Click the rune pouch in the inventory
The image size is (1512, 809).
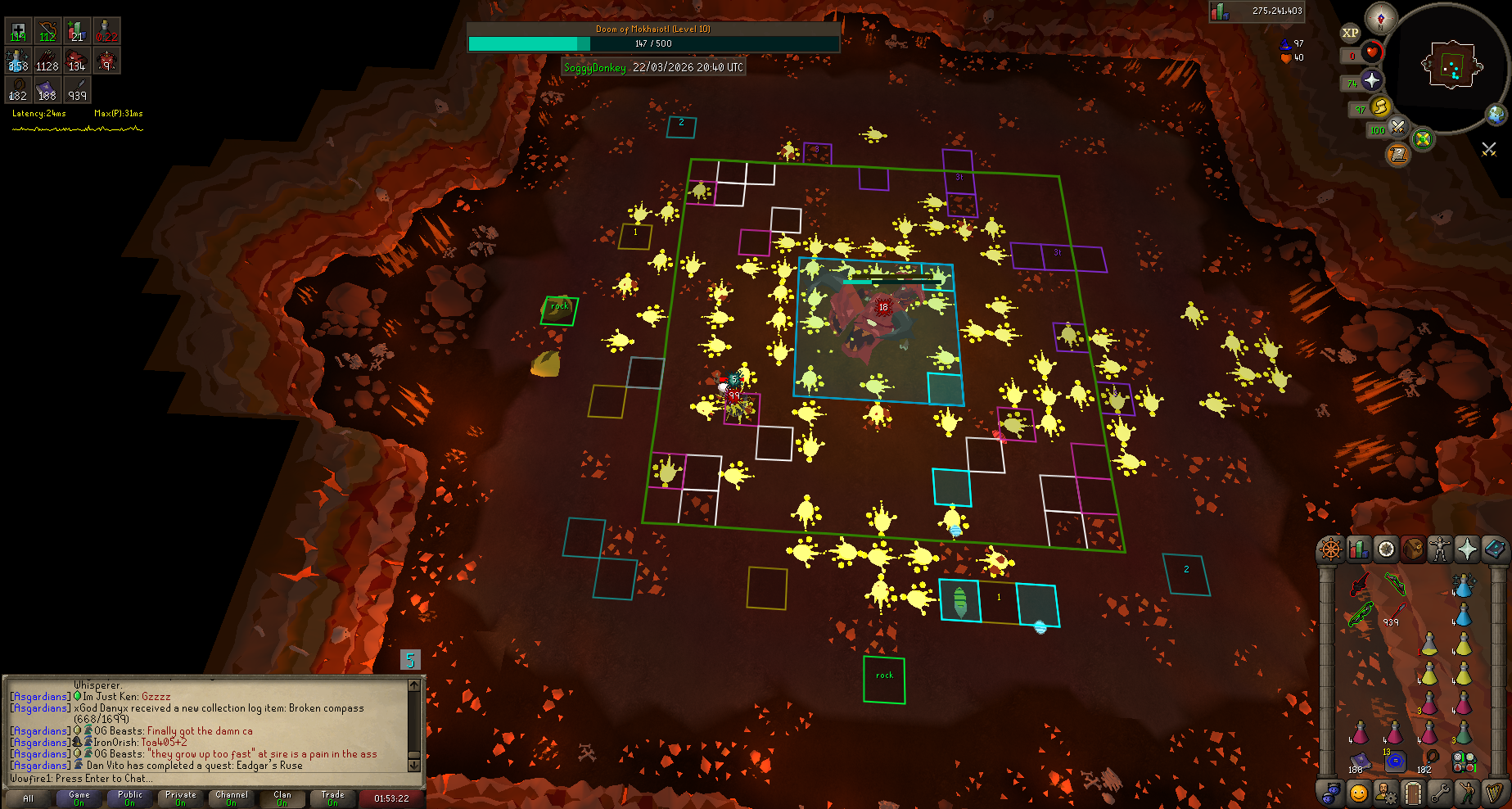[1465, 763]
